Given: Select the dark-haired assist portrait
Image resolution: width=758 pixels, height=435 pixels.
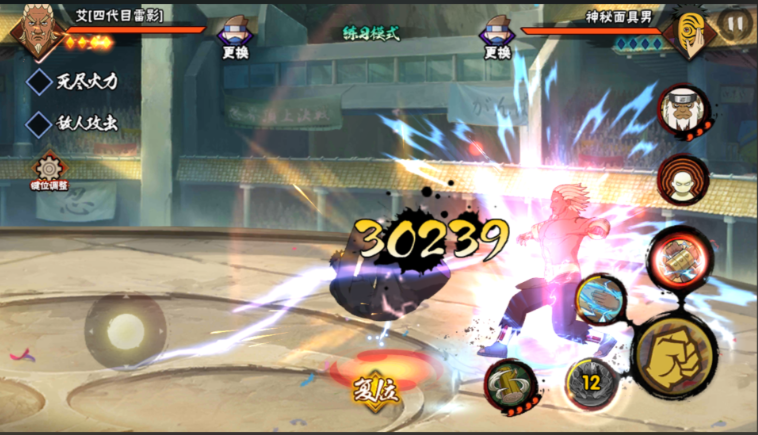Looking at the screenshot, I should click(x=682, y=178).
